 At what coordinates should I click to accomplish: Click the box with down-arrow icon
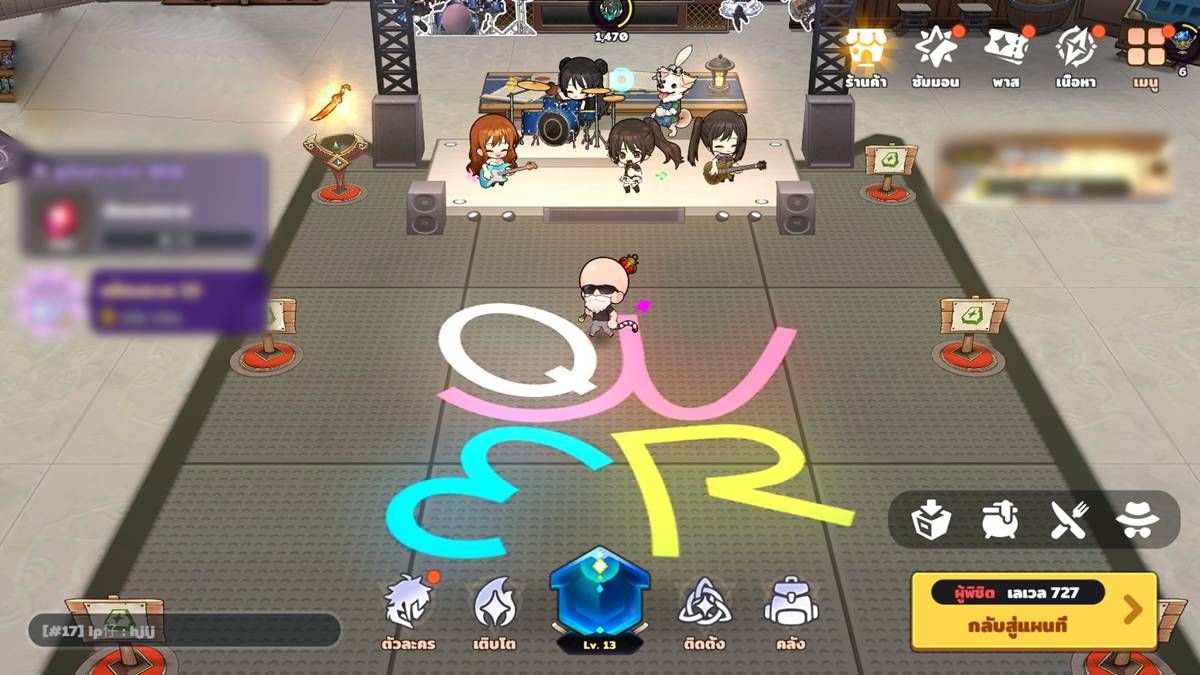click(931, 520)
